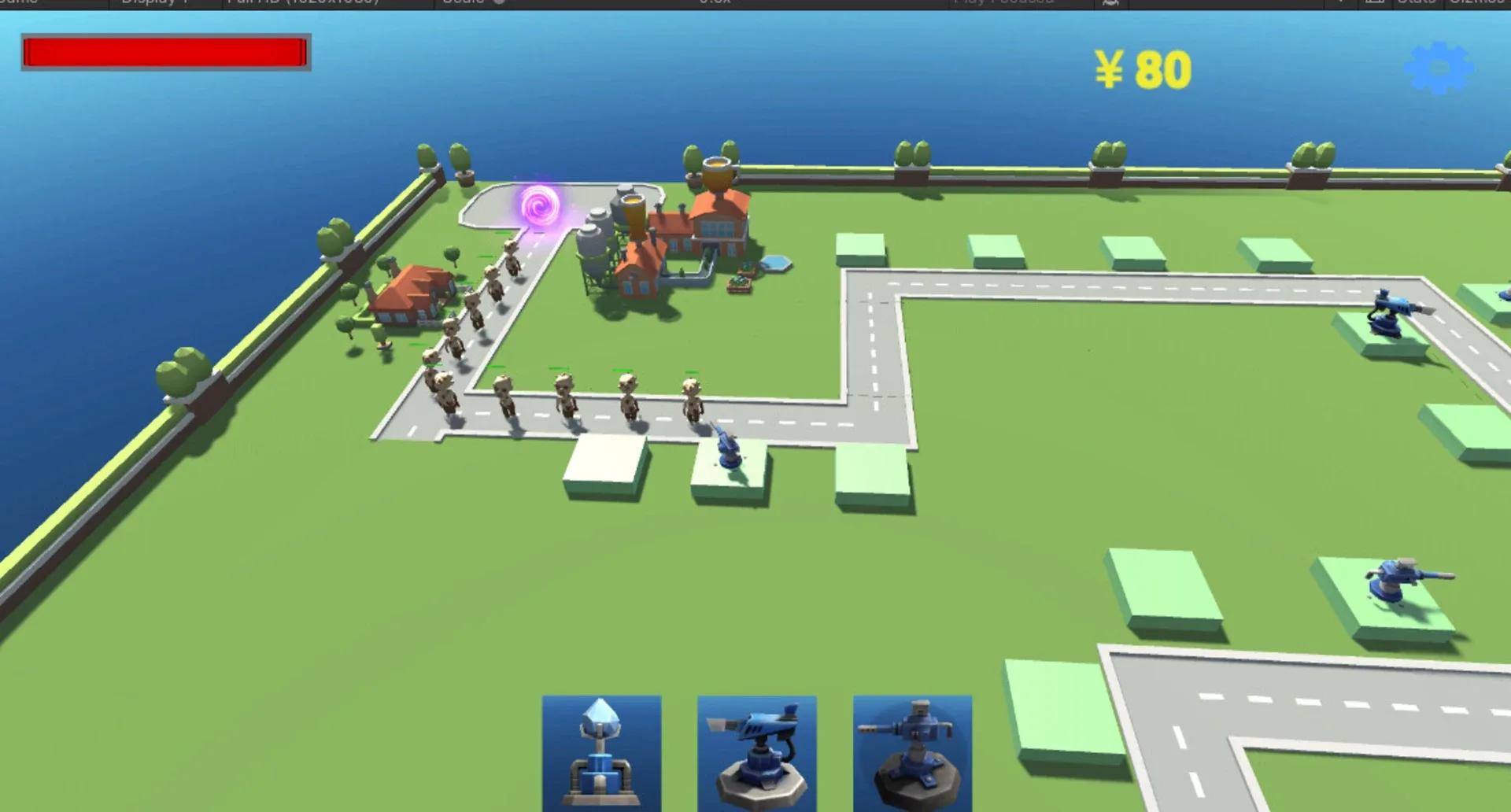
Task: Open the Full HD resolution dropdown
Action: (303, 3)
